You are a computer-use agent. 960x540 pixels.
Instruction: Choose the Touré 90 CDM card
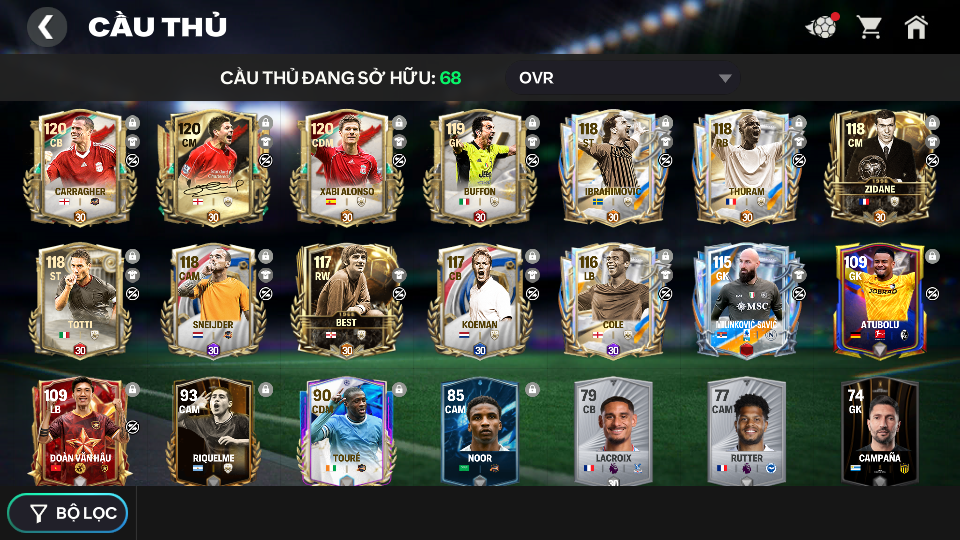tap(347, 432)
